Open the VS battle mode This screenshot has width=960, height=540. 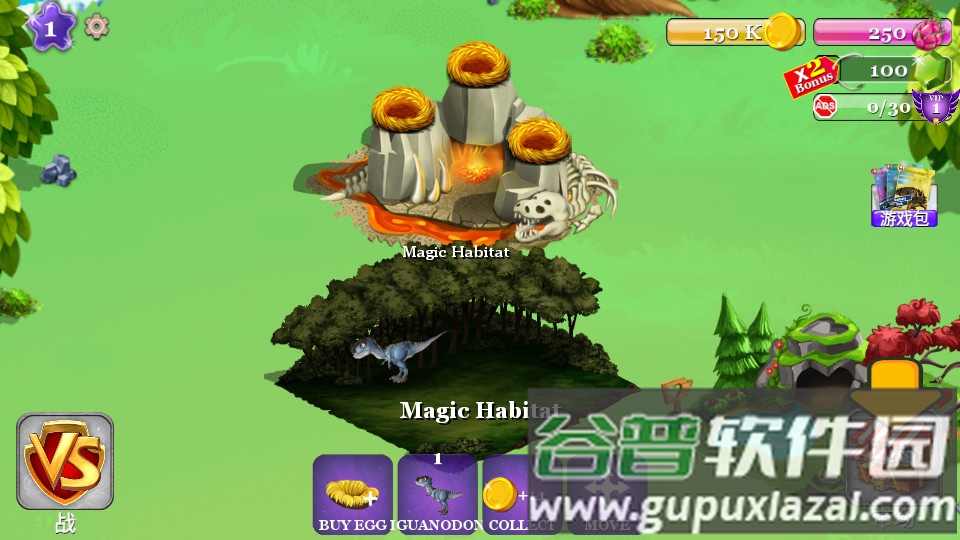pyautogui.click(x=65, y=462)
